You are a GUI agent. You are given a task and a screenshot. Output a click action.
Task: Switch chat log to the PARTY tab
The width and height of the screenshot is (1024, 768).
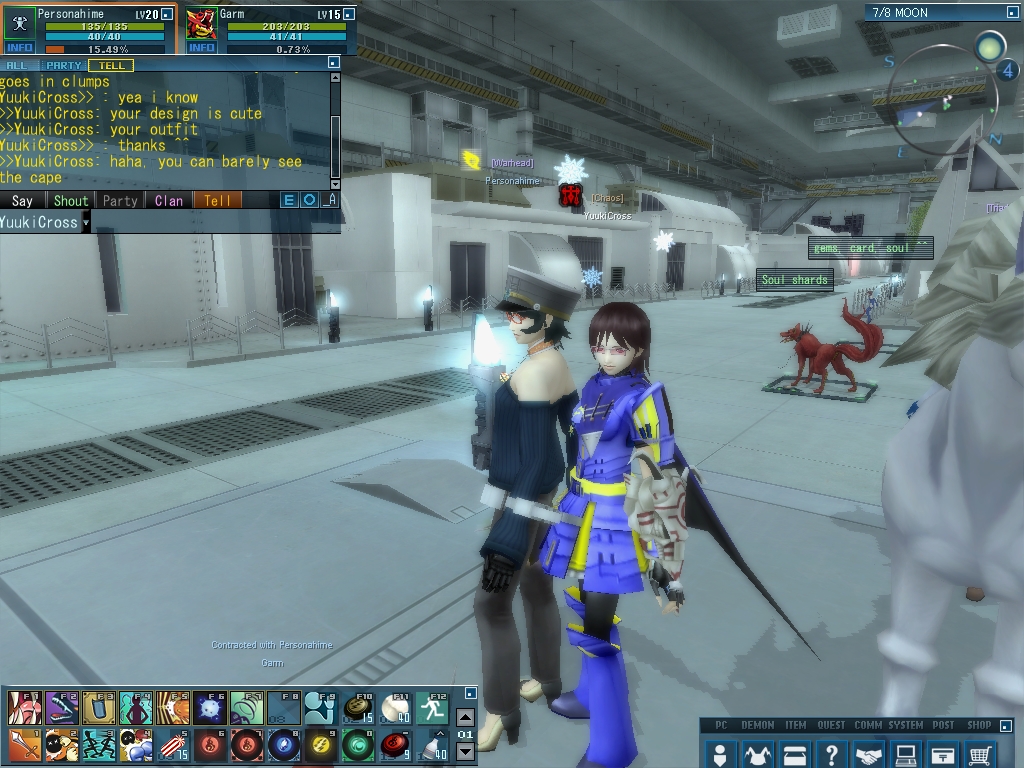64,65
